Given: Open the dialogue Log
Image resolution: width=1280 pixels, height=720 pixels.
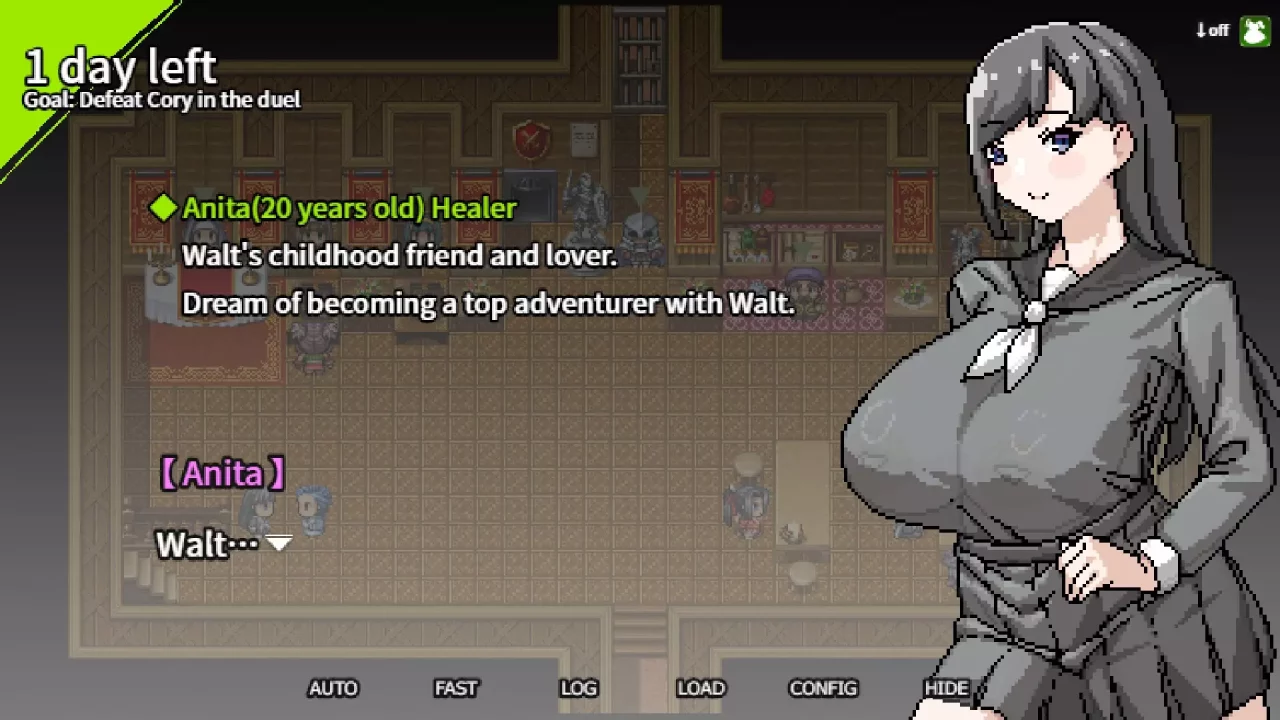Looking at the screenshot, I should 578,688.
